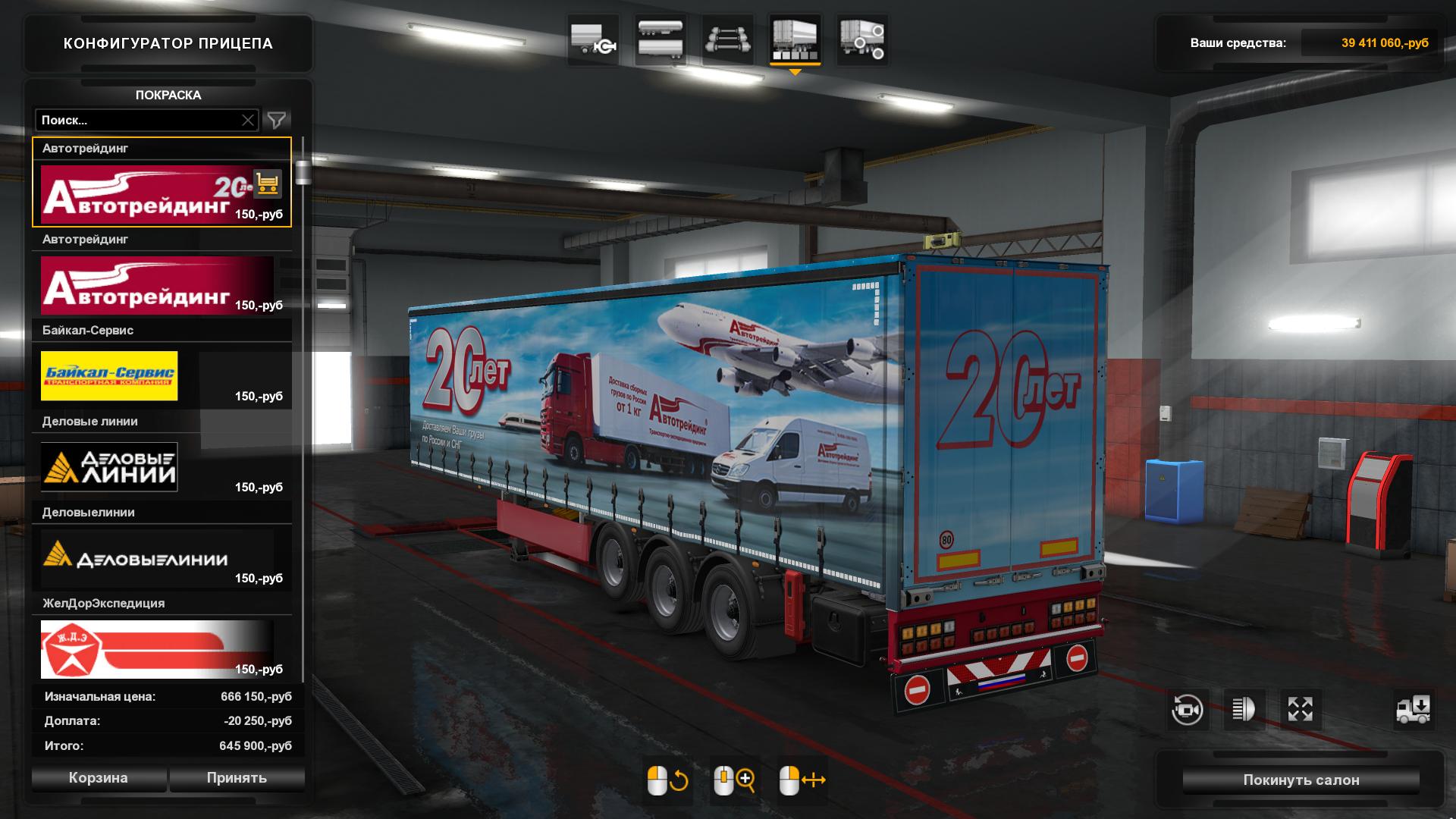
Task: Clear the search with the X icon
Action: coord(248,120)
